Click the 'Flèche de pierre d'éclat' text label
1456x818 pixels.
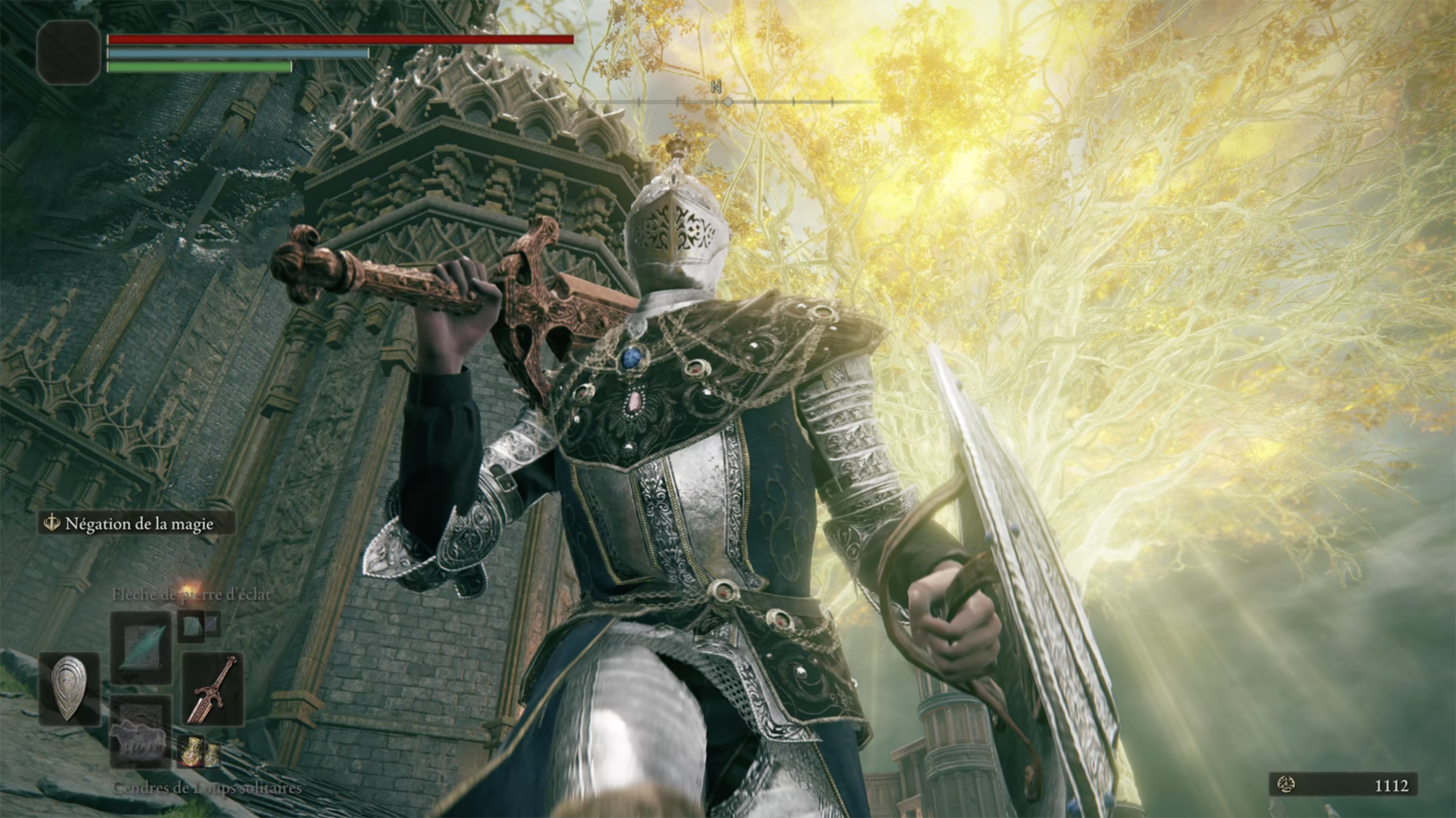tap(192, 594)
